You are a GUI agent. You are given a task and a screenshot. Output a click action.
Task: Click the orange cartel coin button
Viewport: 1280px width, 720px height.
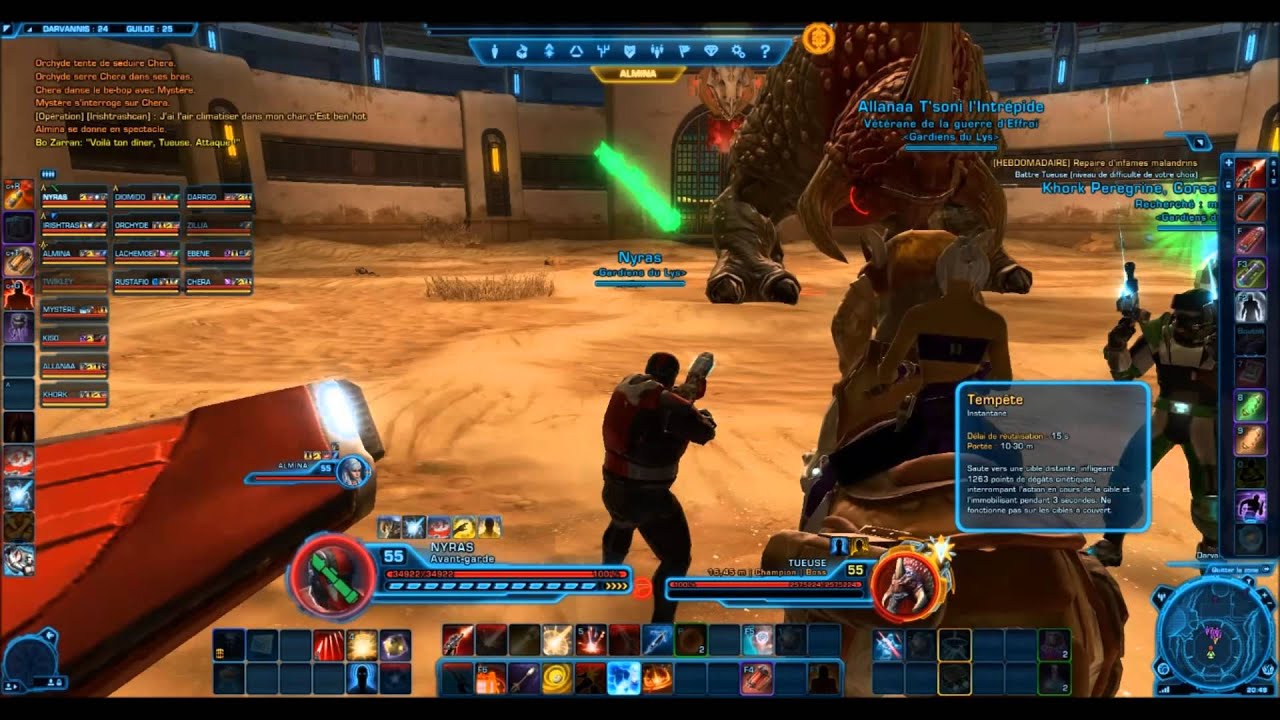pos(817,38)
